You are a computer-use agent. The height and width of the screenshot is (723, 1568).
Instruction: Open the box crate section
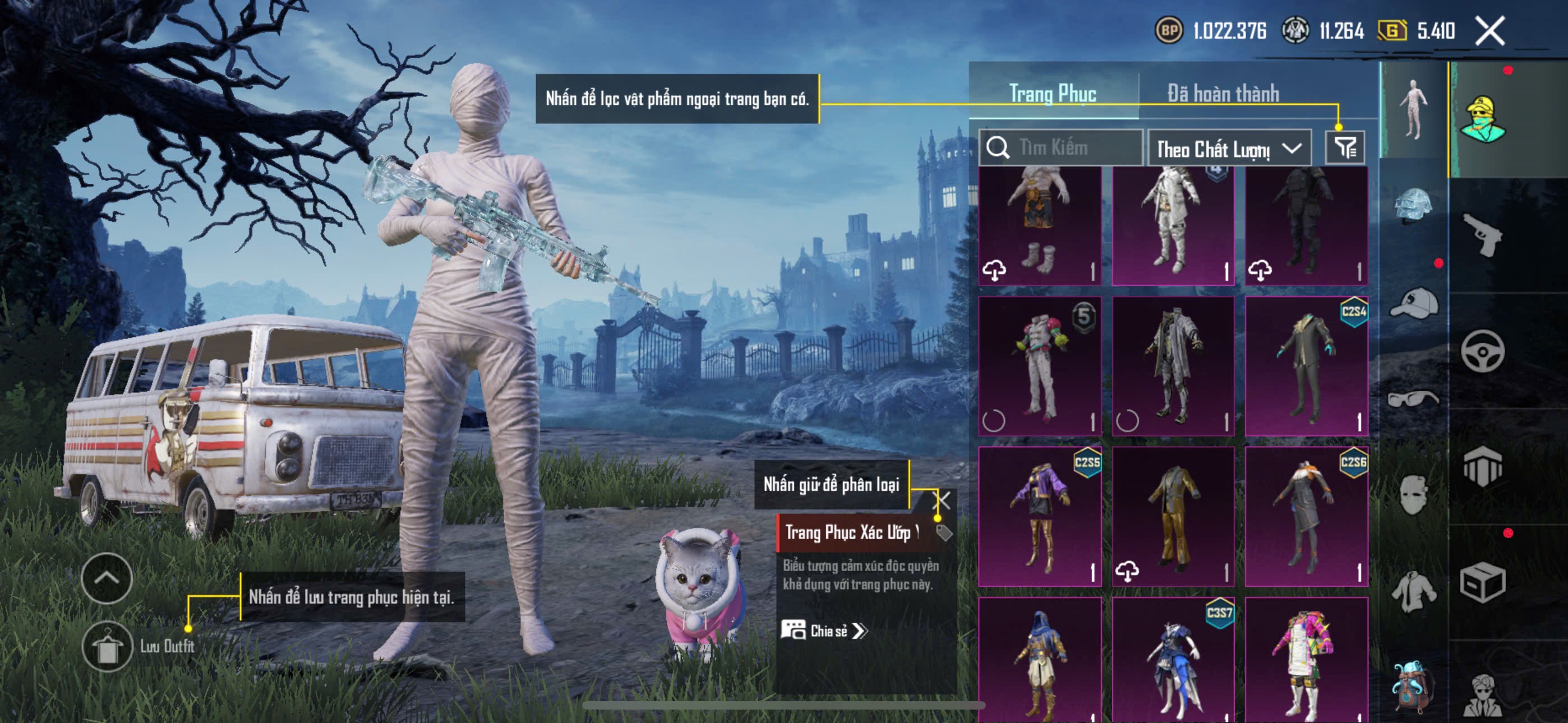[x=1482, y=582]
